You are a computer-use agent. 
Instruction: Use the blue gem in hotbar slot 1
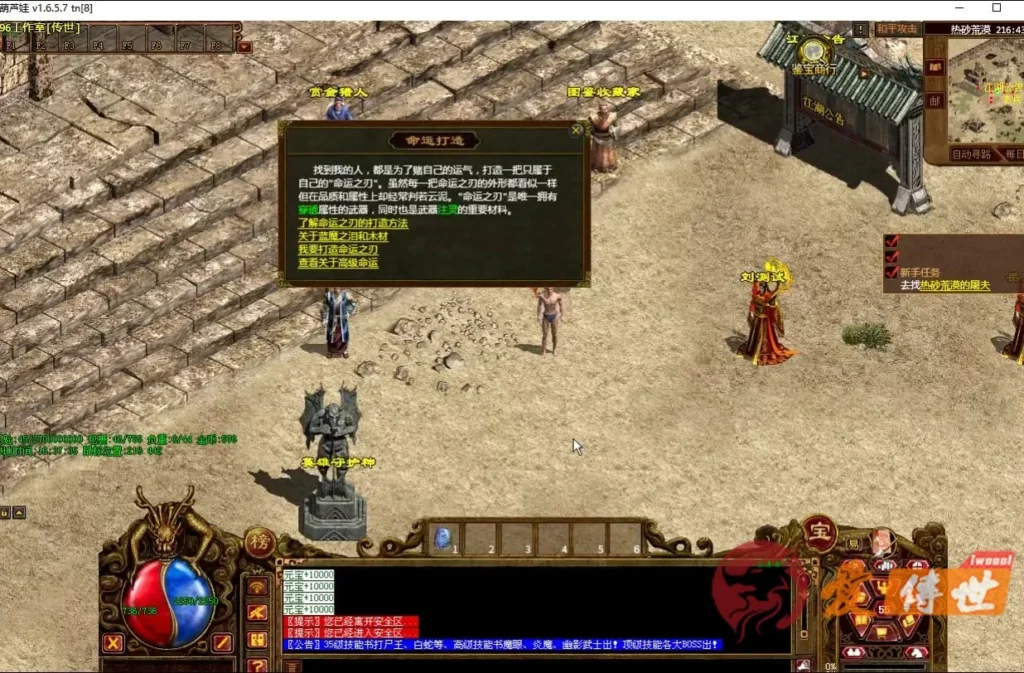(x=443, y=539)
